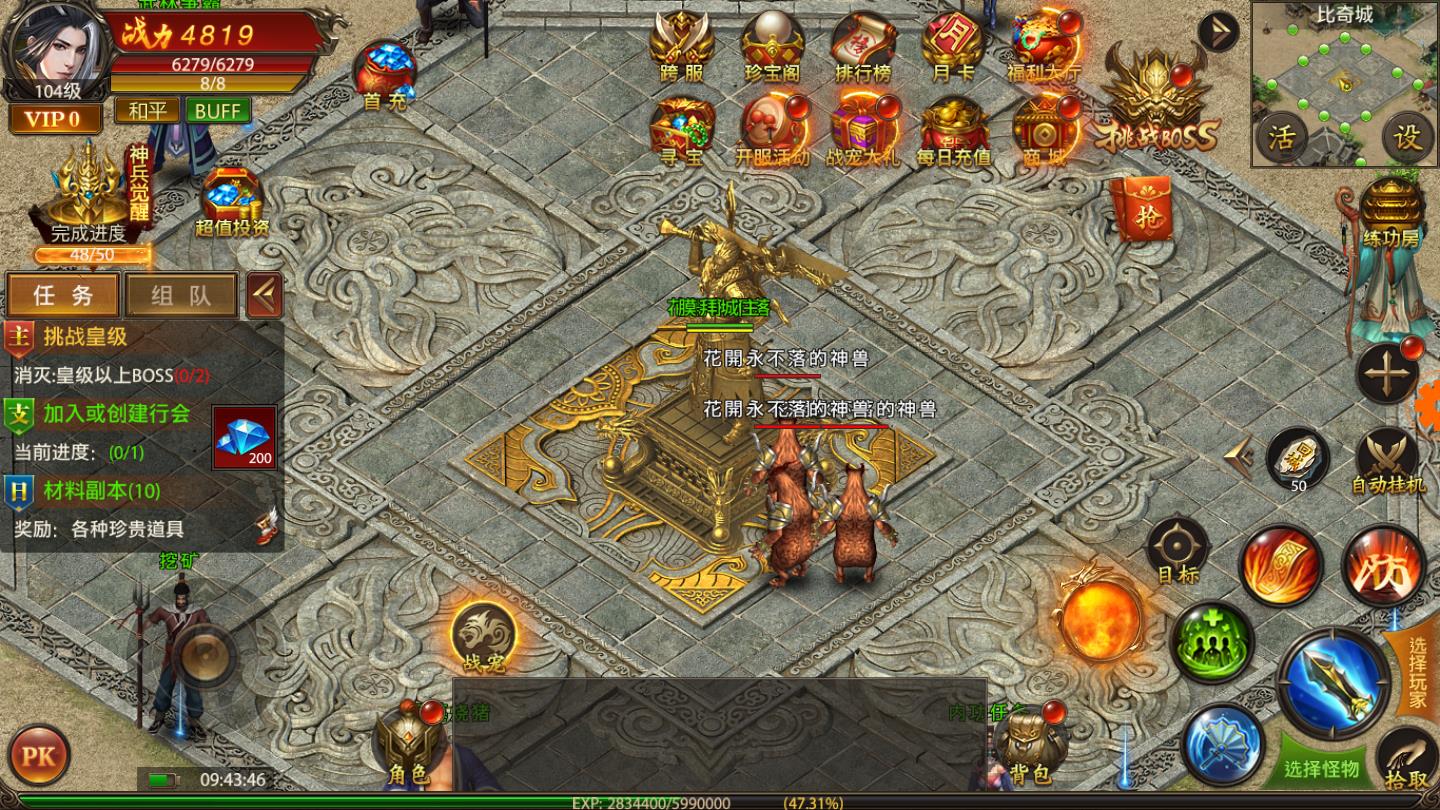Open the 角色 character sheet
This screenshot has width=1440, height=810.
tap(407, 746)
